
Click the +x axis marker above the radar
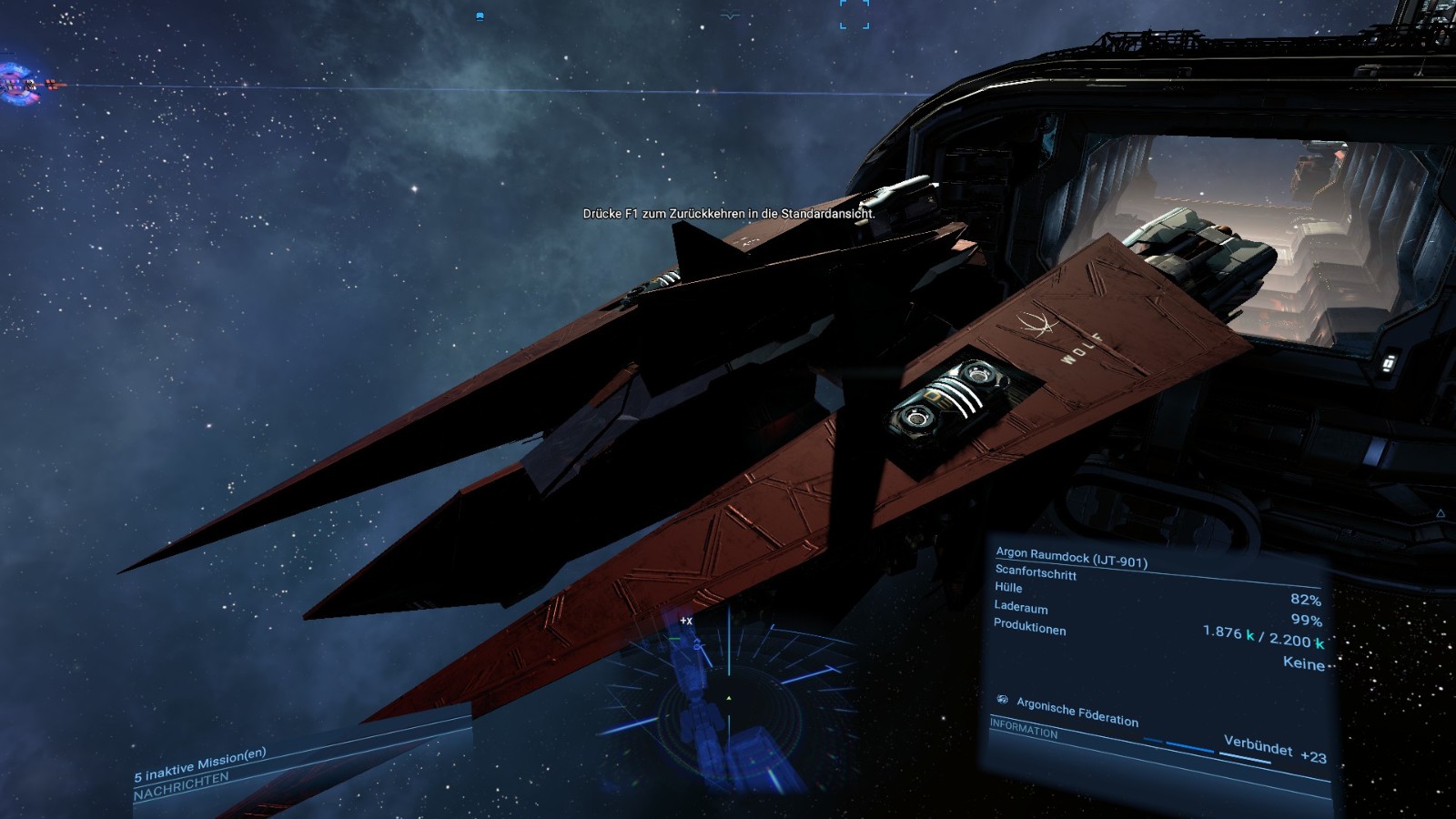click(x=685, y=620)
